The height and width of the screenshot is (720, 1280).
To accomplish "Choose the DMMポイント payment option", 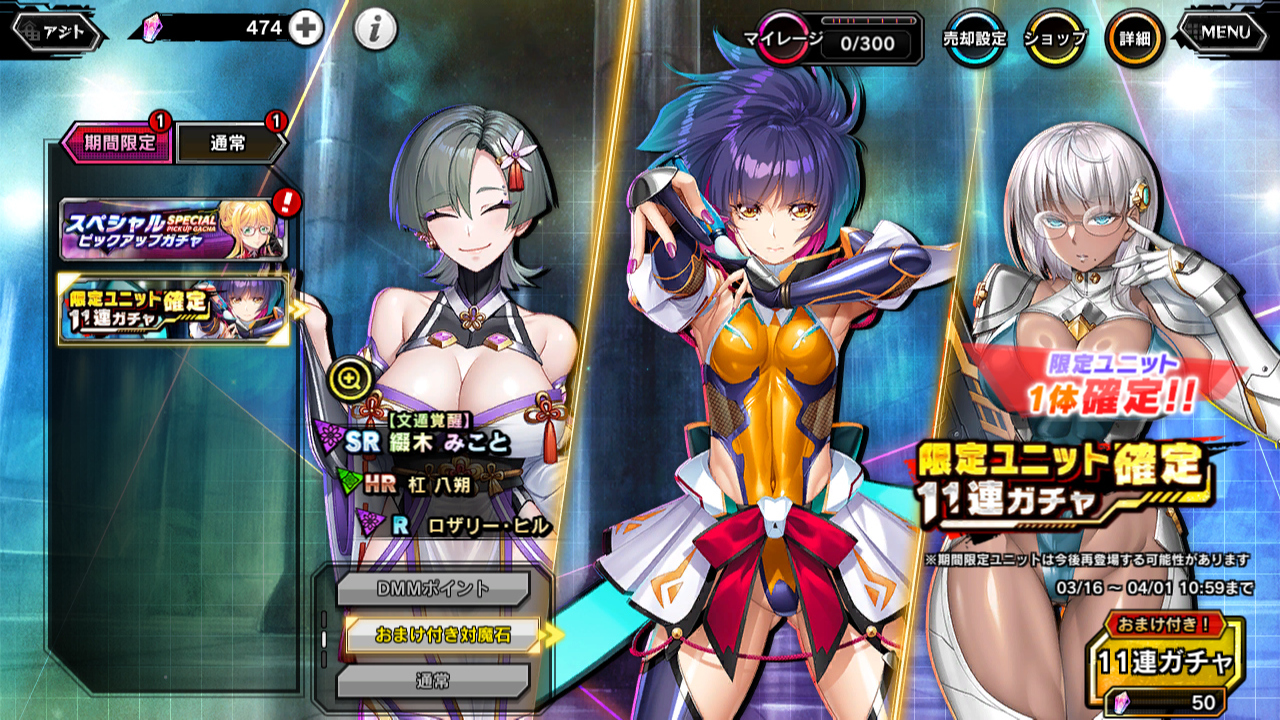I will click(432, 588).
